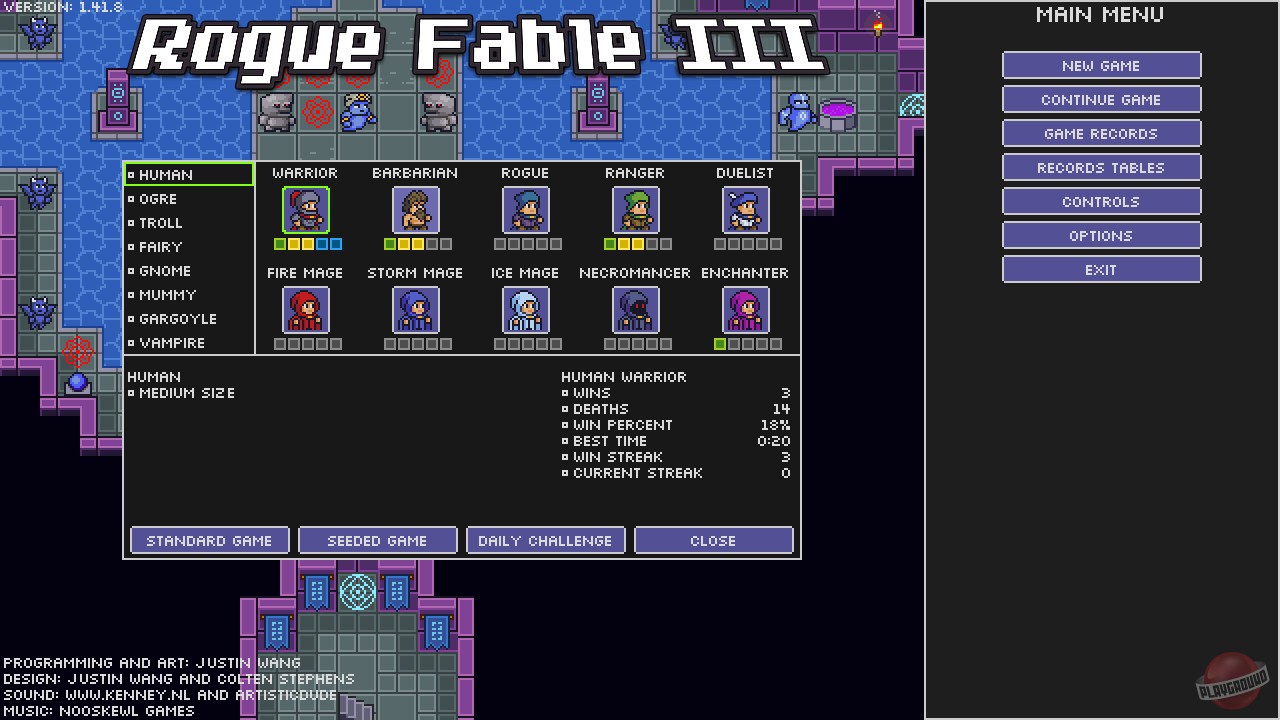Choose the Enchanter class portrait
The height and width of the screenshot is (720, 1280).
[745, 310]
